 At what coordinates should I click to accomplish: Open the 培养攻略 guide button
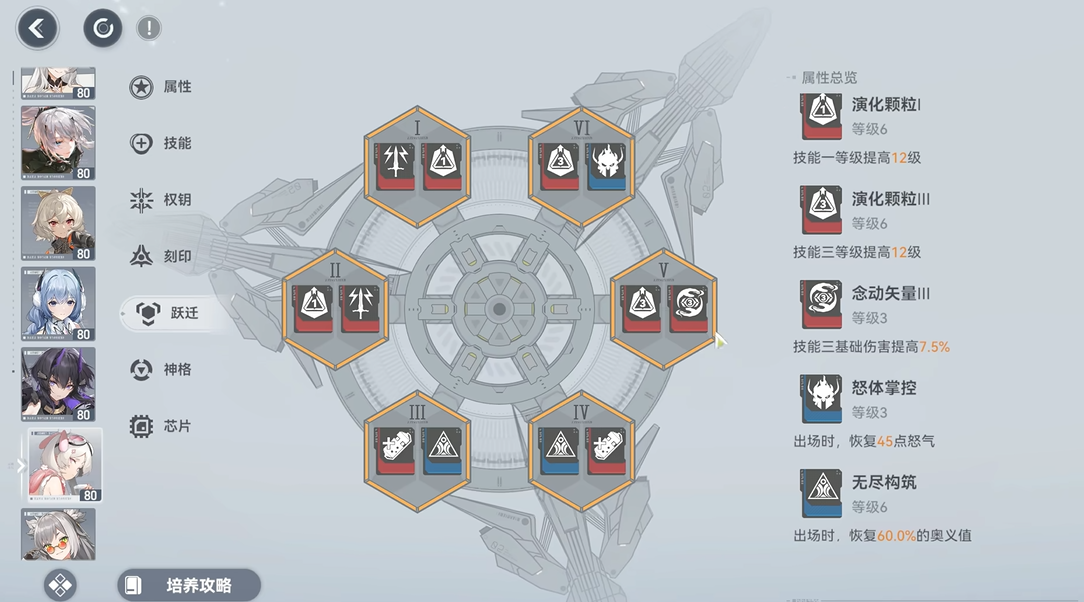point(189,585)
